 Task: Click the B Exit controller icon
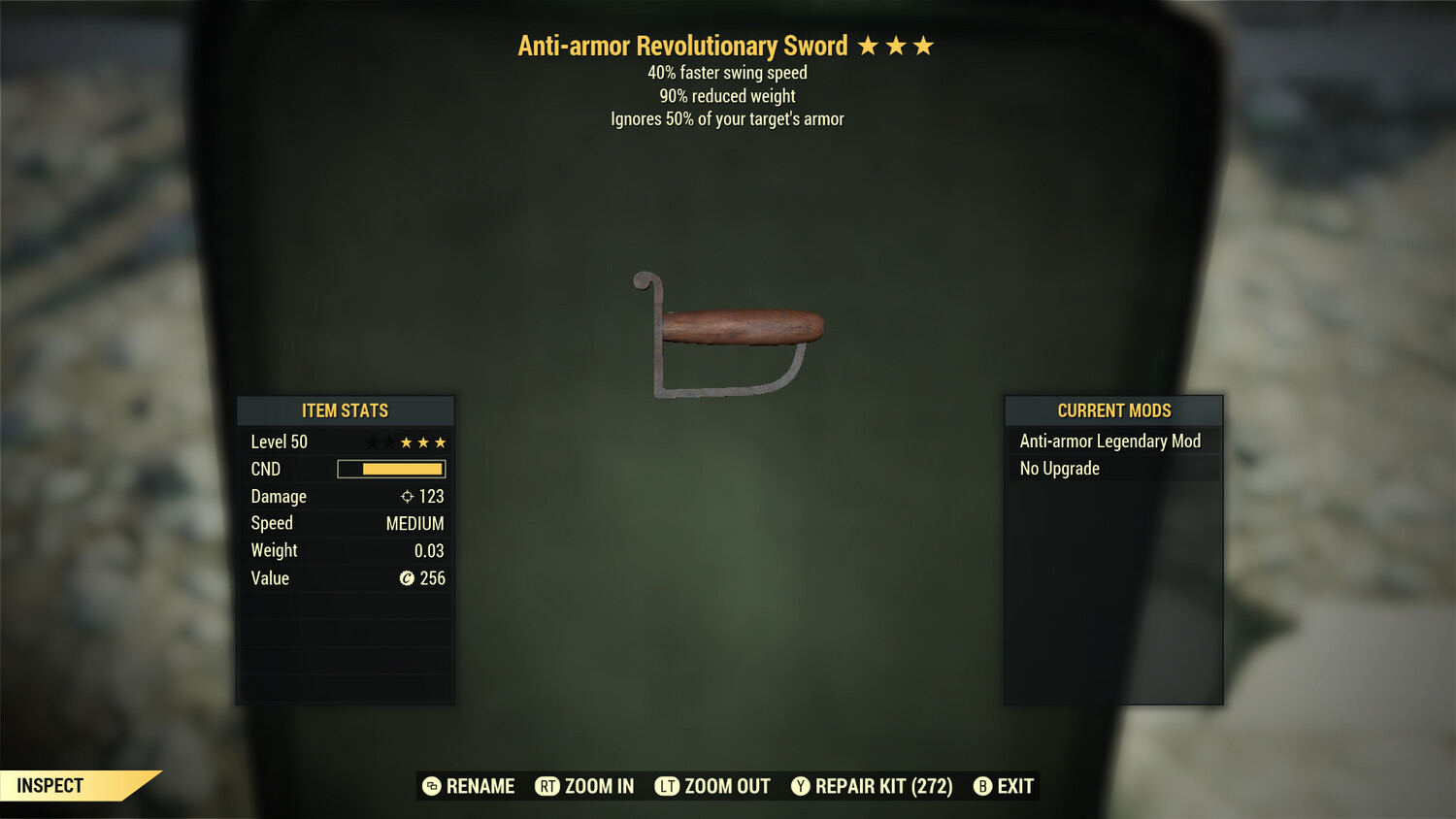[982, 786]
